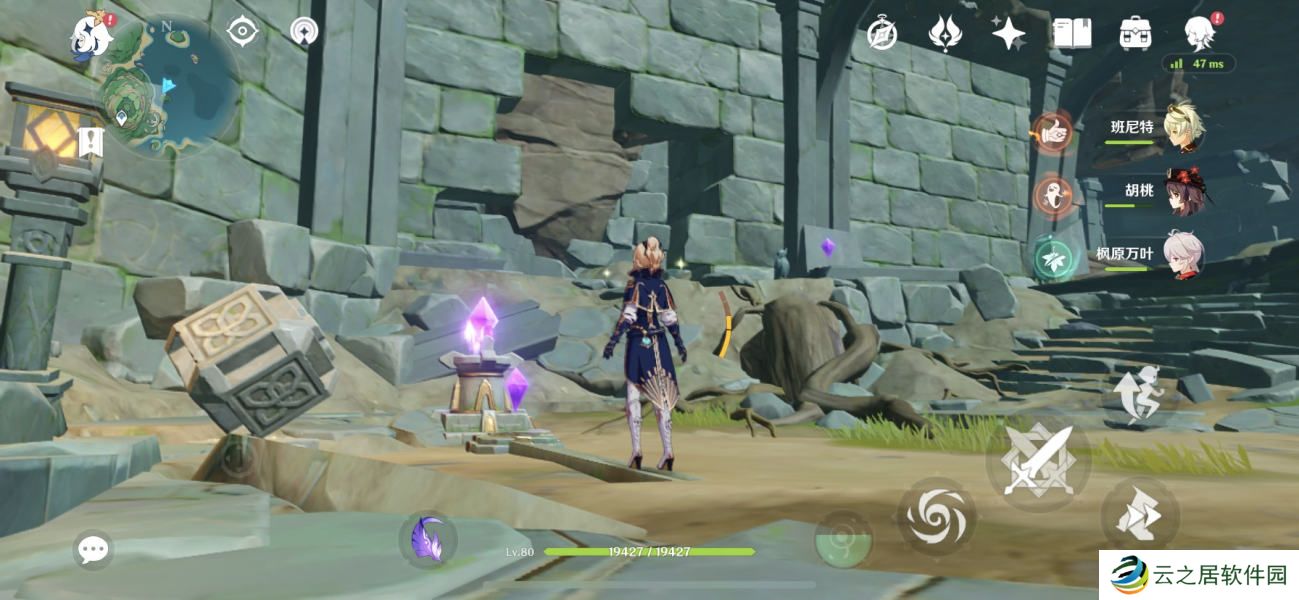This screenshot has height=600, width=1299.
Task: Activate the green elemental burst orb
Action: click(842, 541)
